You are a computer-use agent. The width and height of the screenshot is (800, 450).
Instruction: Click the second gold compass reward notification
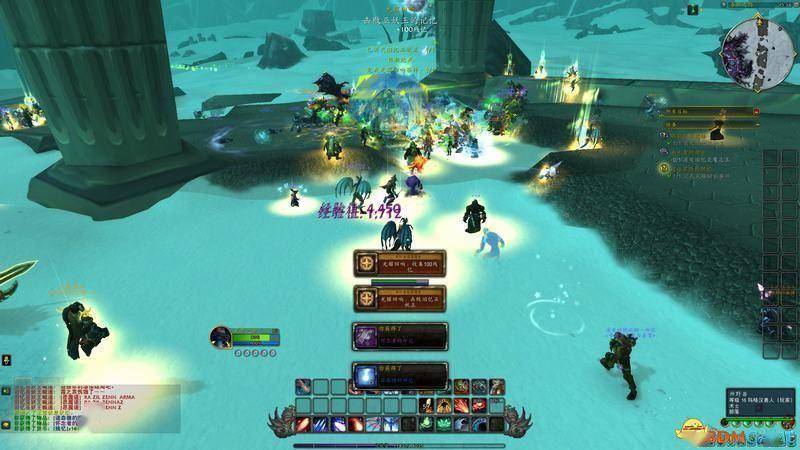[x=400, y=299]
